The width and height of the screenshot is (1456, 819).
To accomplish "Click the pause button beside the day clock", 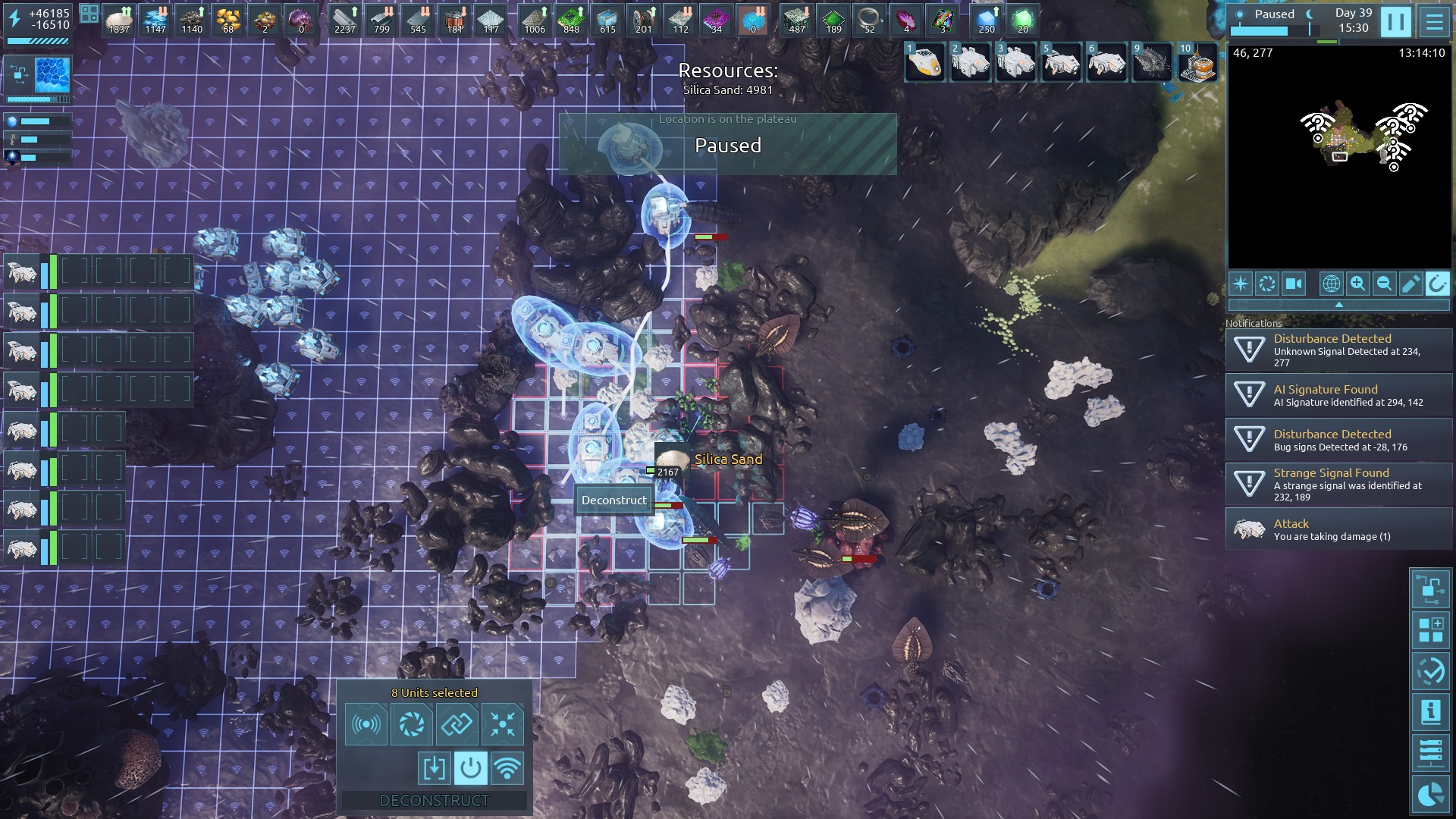I will pos(1395,22).
